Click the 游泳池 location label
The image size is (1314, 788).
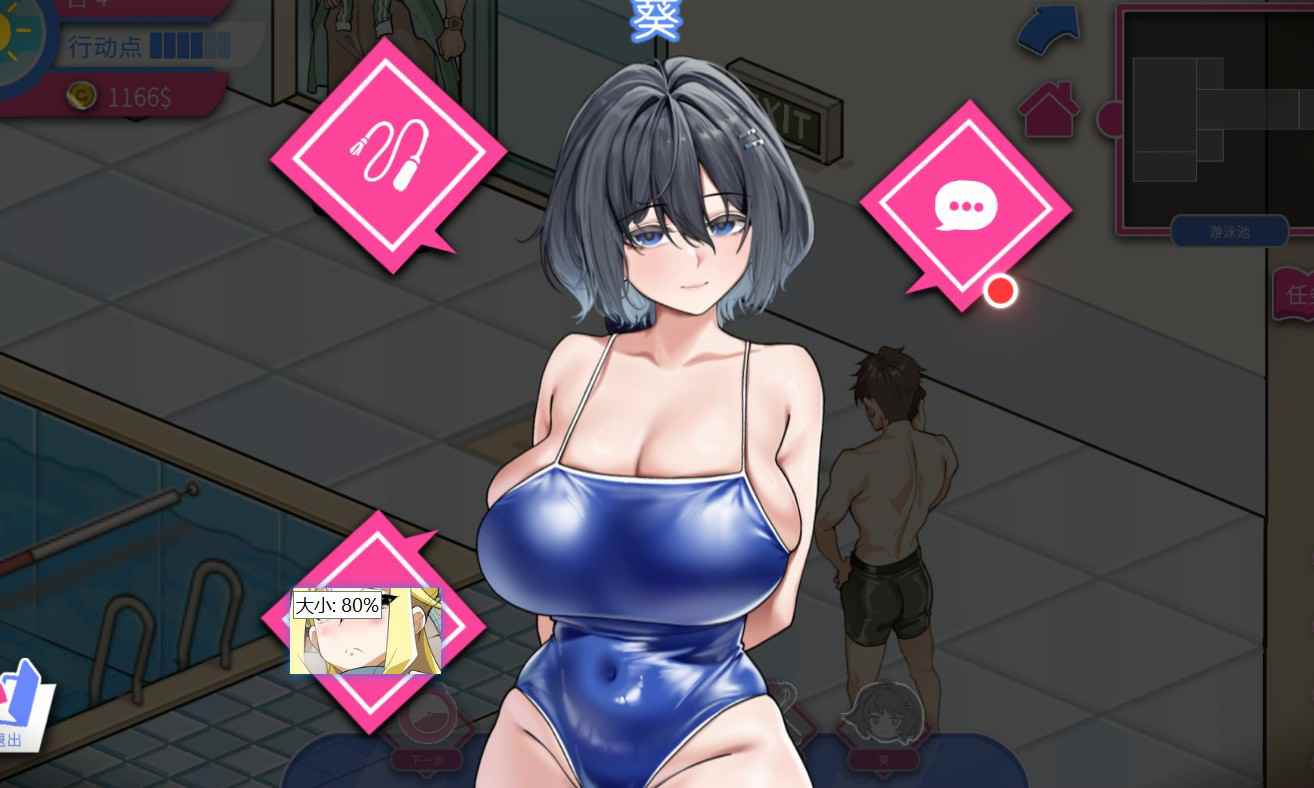coord(1229,232)
